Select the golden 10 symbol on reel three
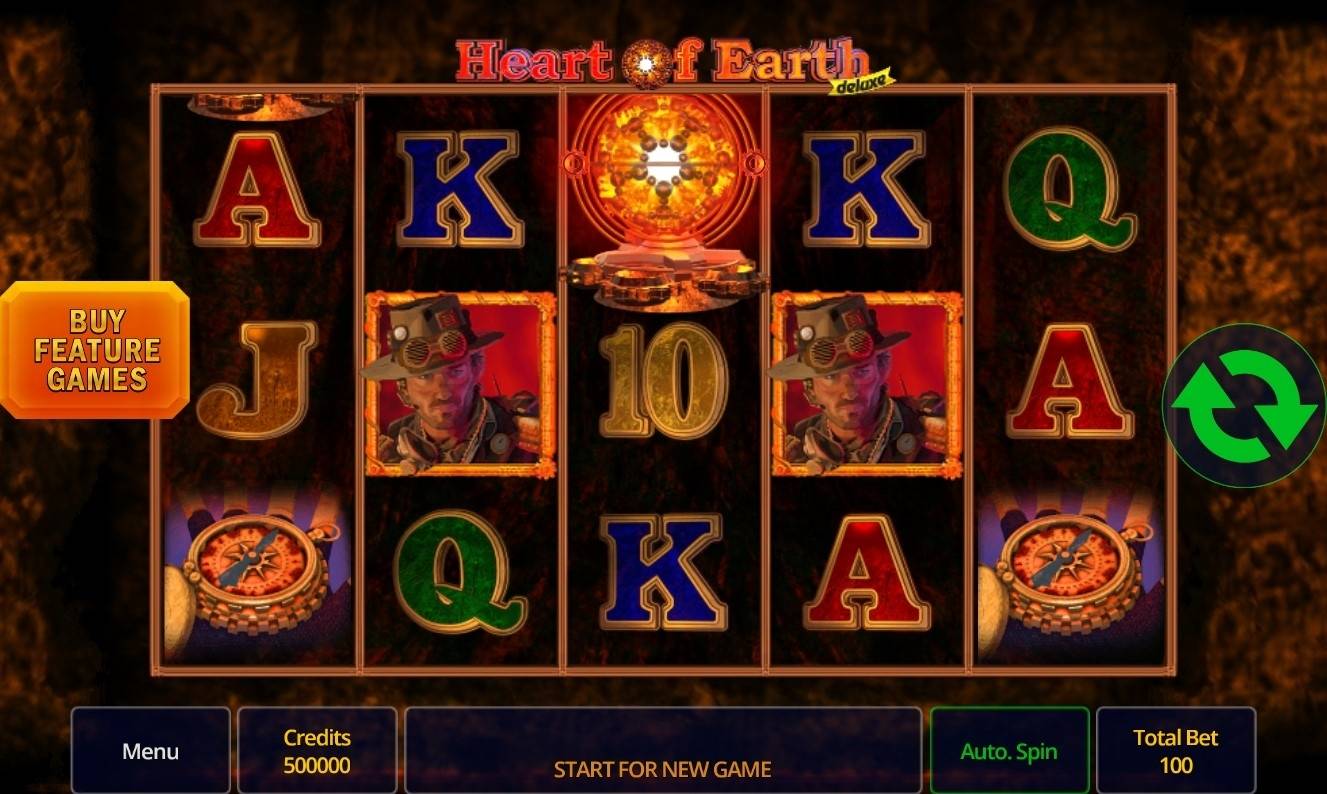This screenshot has width=1327, height=794. pyautogui.click(x=660, y=385)
